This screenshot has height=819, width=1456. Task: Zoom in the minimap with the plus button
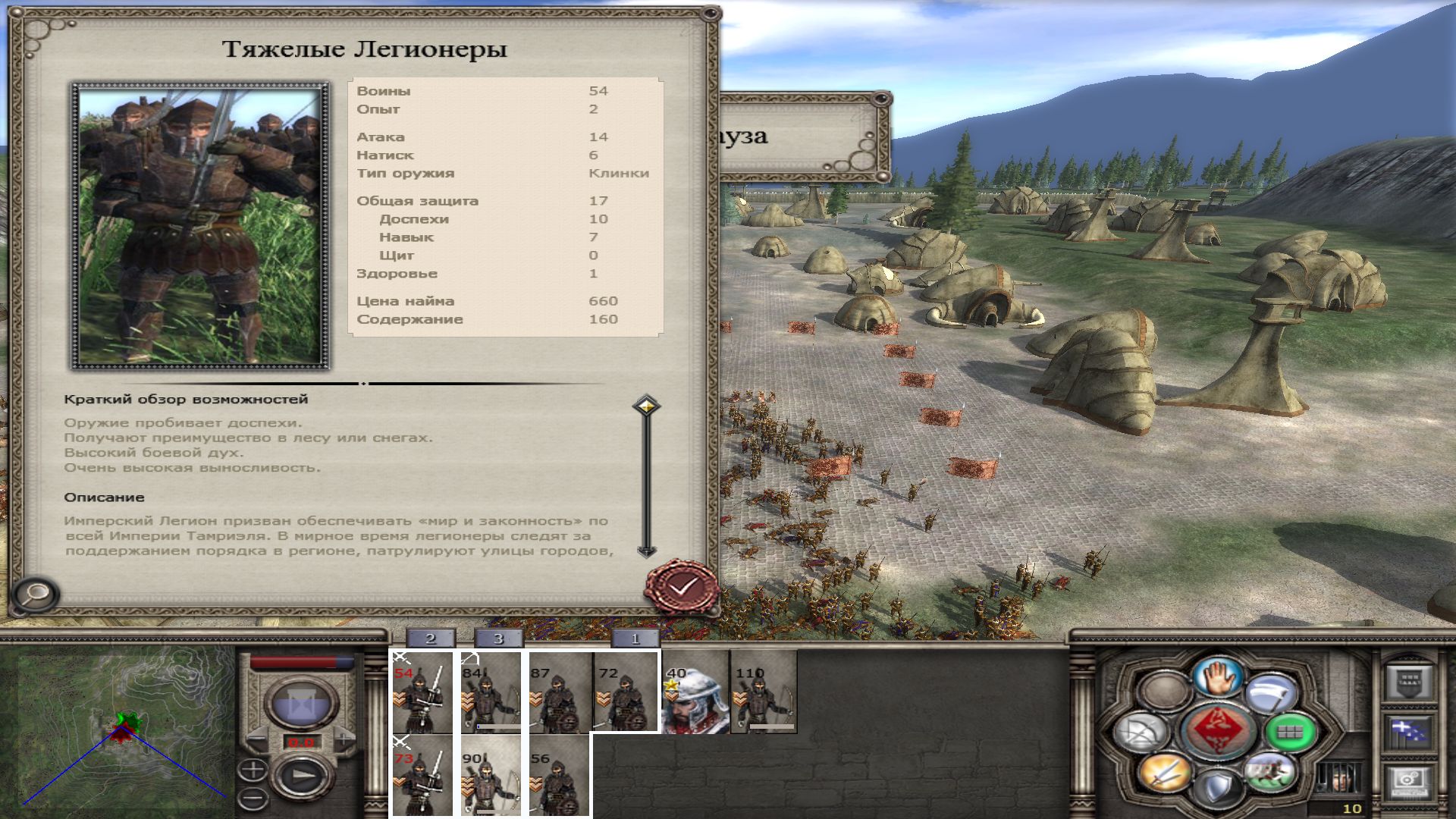[253, 770]
